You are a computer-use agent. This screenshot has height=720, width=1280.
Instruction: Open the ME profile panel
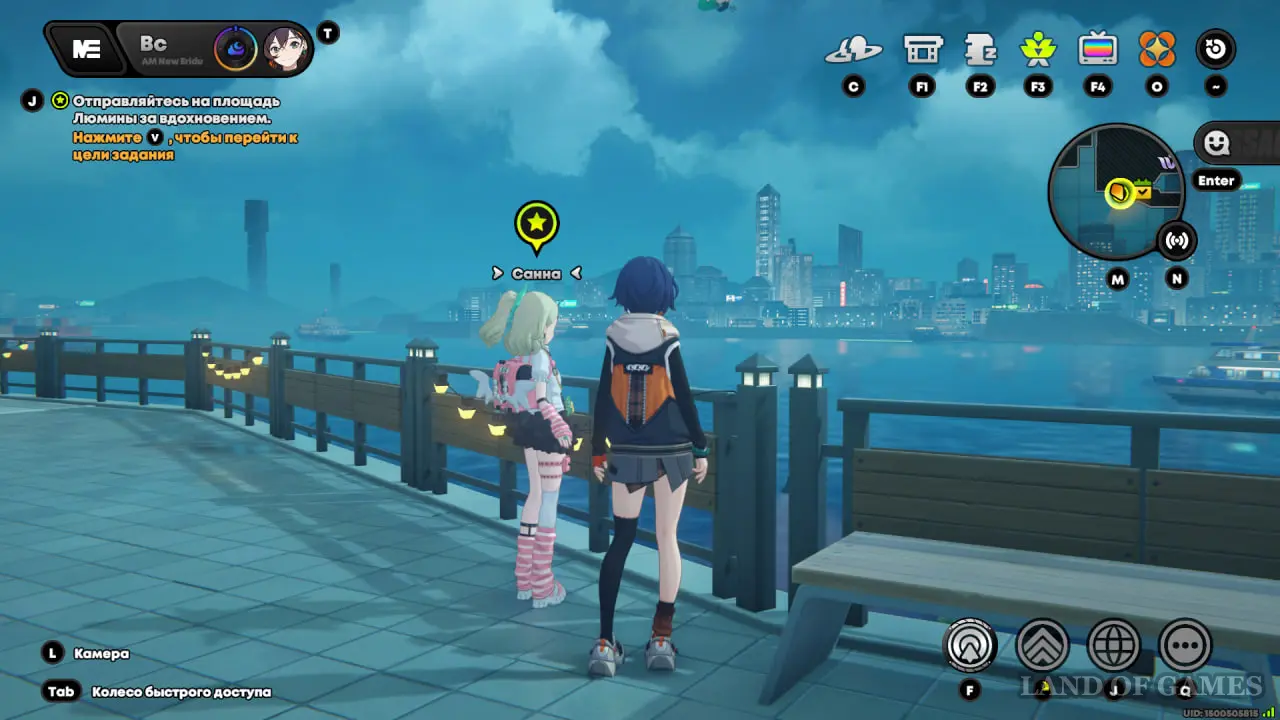(86, 49)
